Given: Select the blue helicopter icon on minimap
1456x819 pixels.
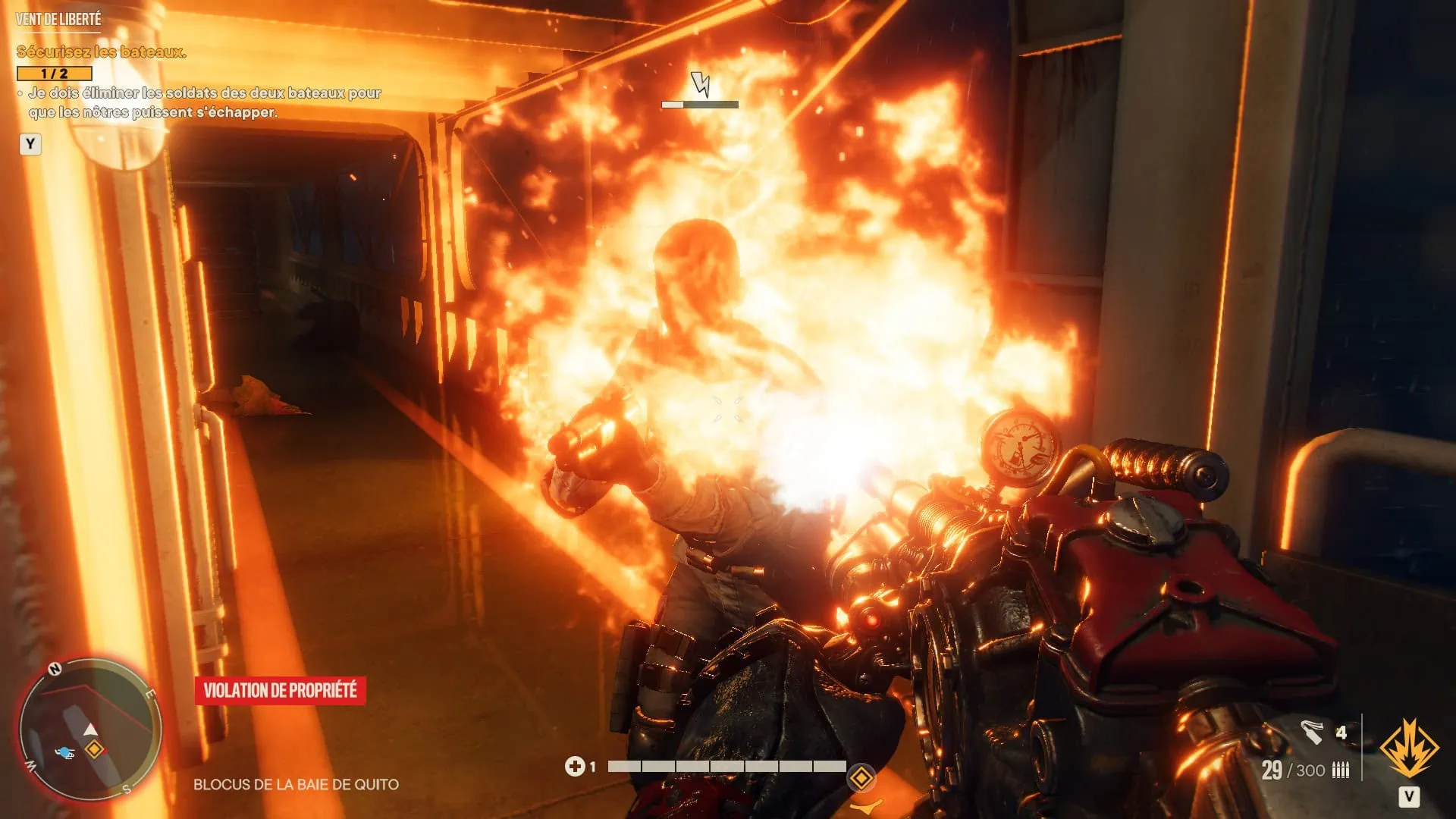Looking at the screenshot, I should click(65, 753).
